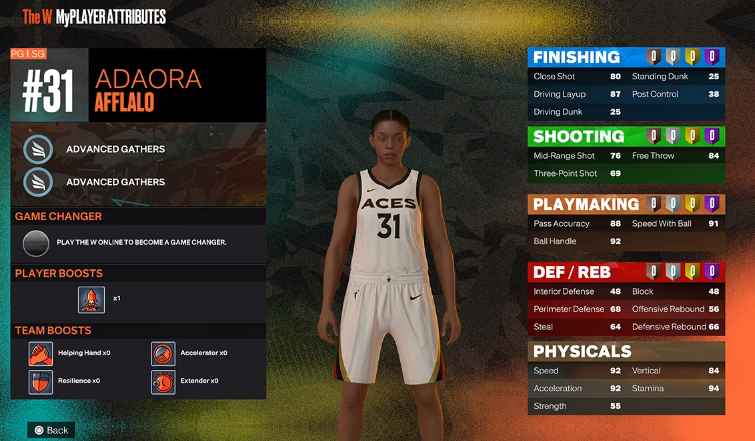755x441 pixels.
Task: Click the Game Changer circle icon
Action: point(36,242)
